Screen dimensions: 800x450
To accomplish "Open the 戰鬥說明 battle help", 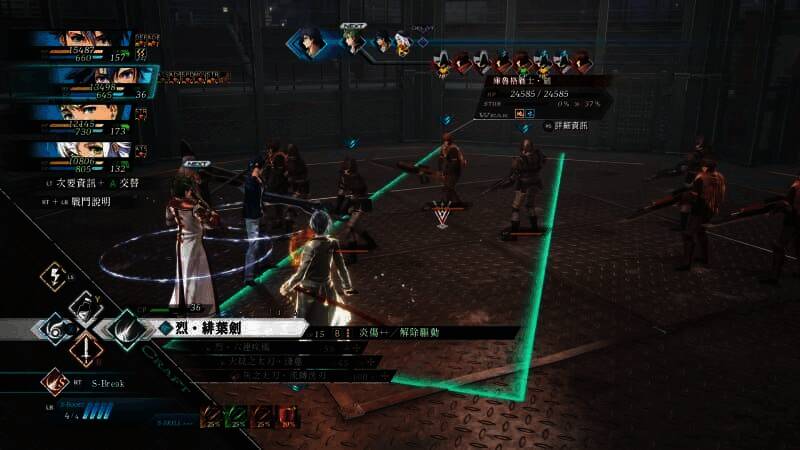I will [x=79, y=201].
